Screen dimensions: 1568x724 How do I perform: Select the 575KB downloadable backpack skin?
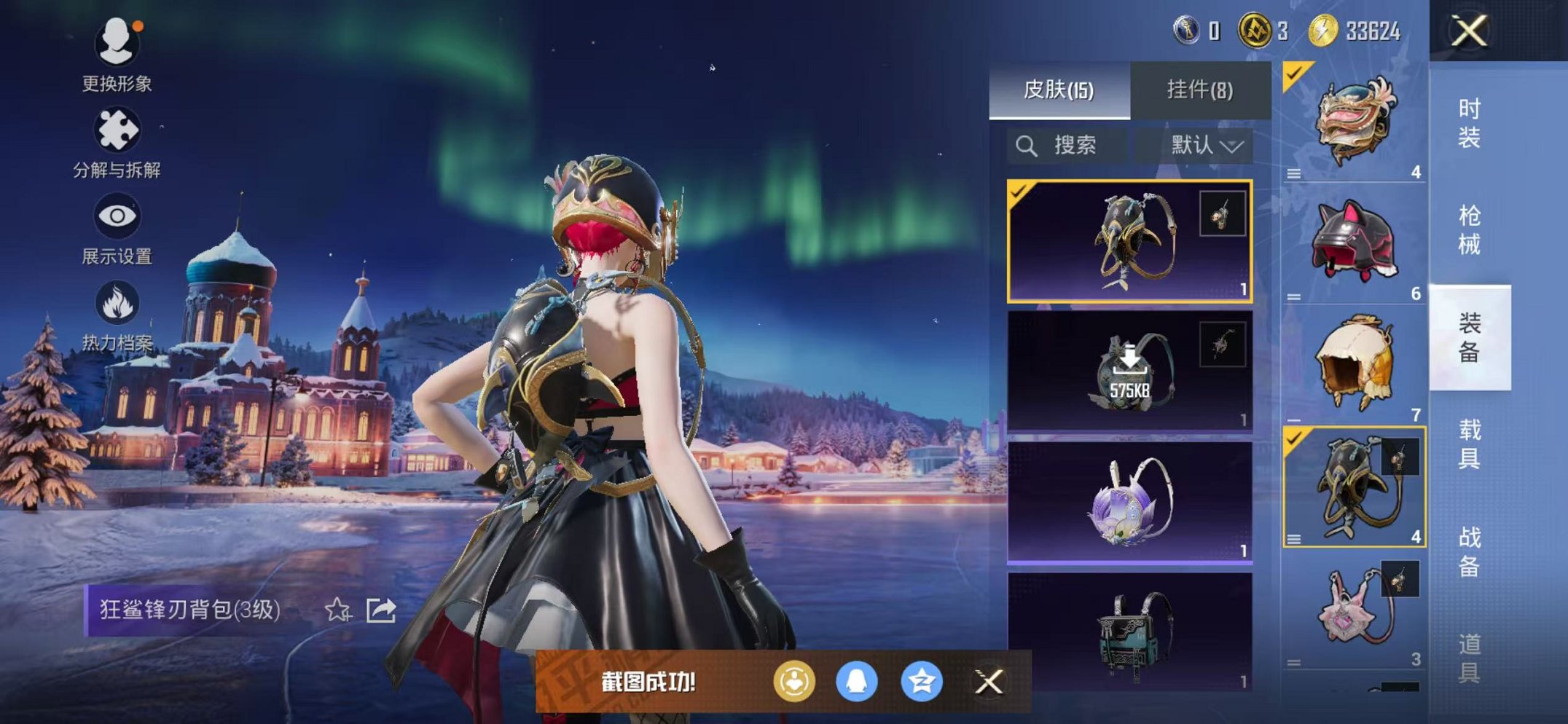pyautogui.click(x=1129, y=371)
